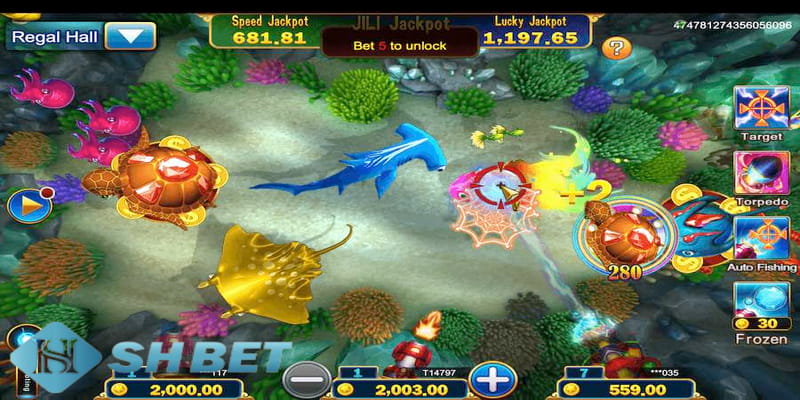The height and width of the screenshot is (400, 800).
Task: Use the Frozen skill
Action: pyautogui.click(x=761, y=301)
